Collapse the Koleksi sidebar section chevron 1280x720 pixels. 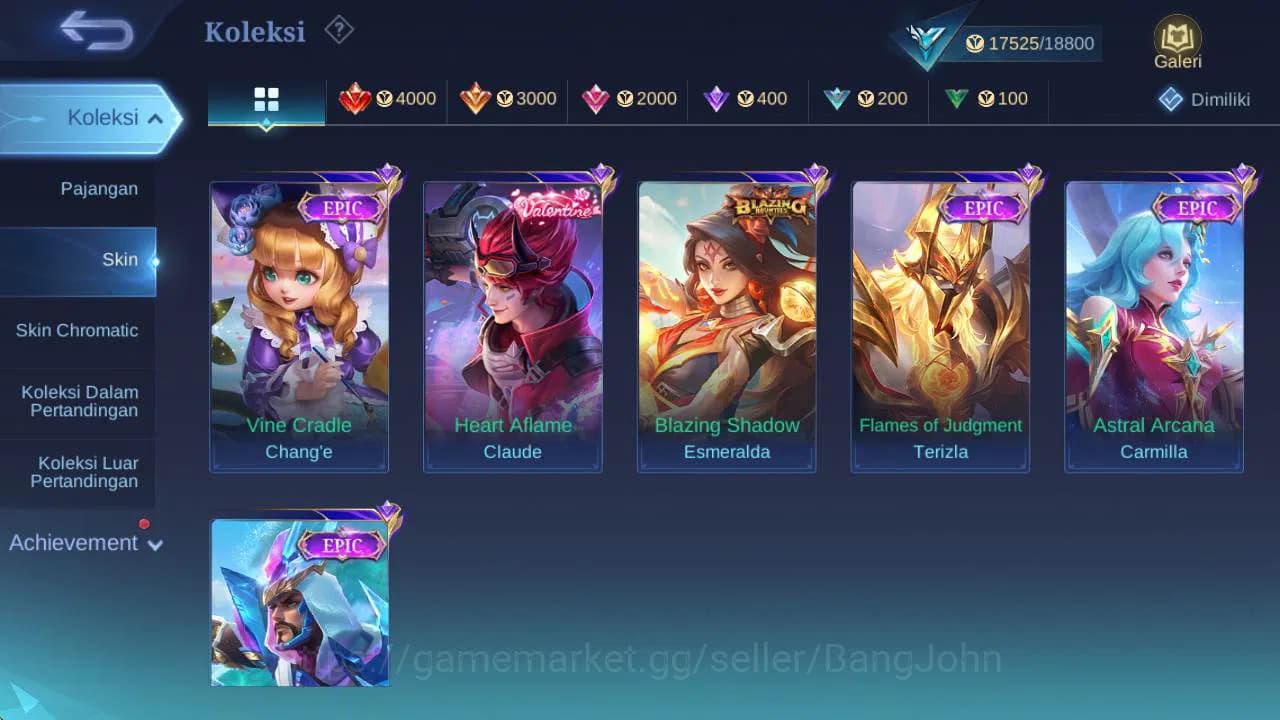coord(155,117)
